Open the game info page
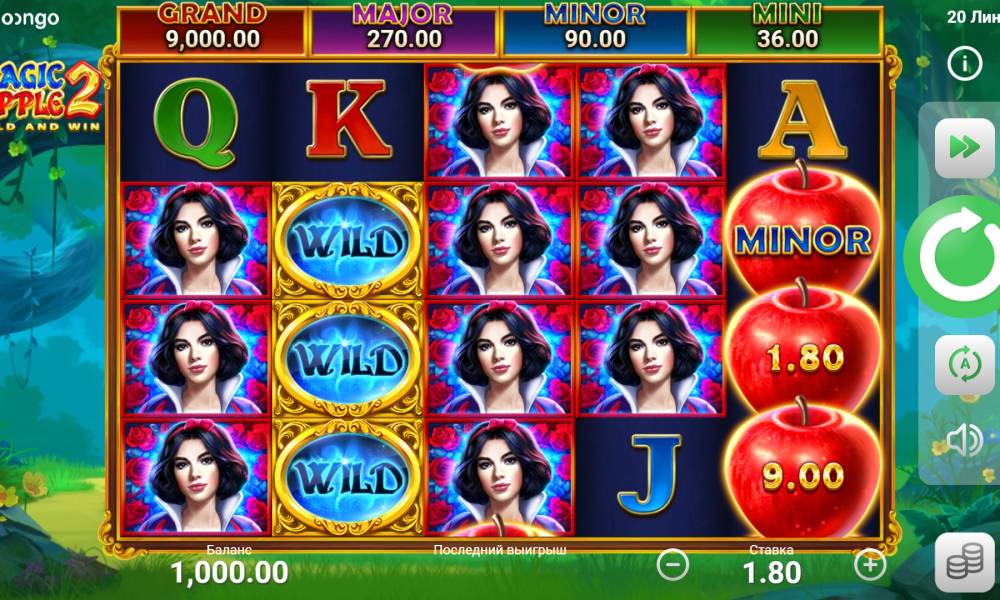This screenshot has width=1000, height=600. 964,64
